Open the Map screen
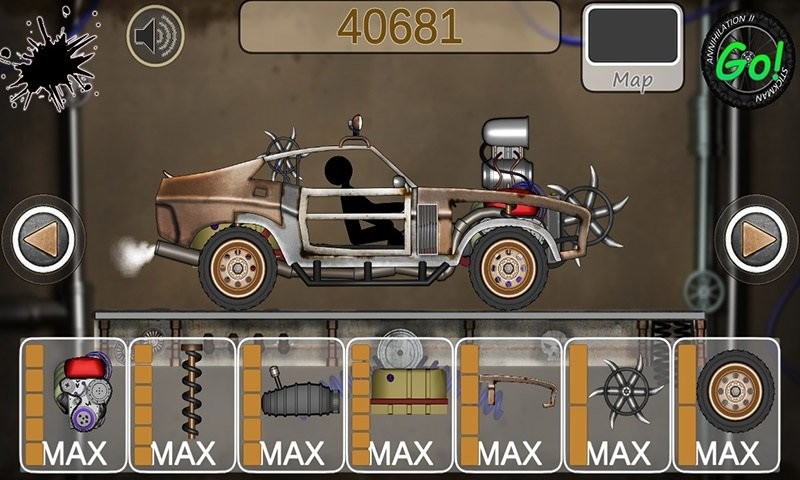The width and height of the screenshot is (800, 480). tap(632, 48)
